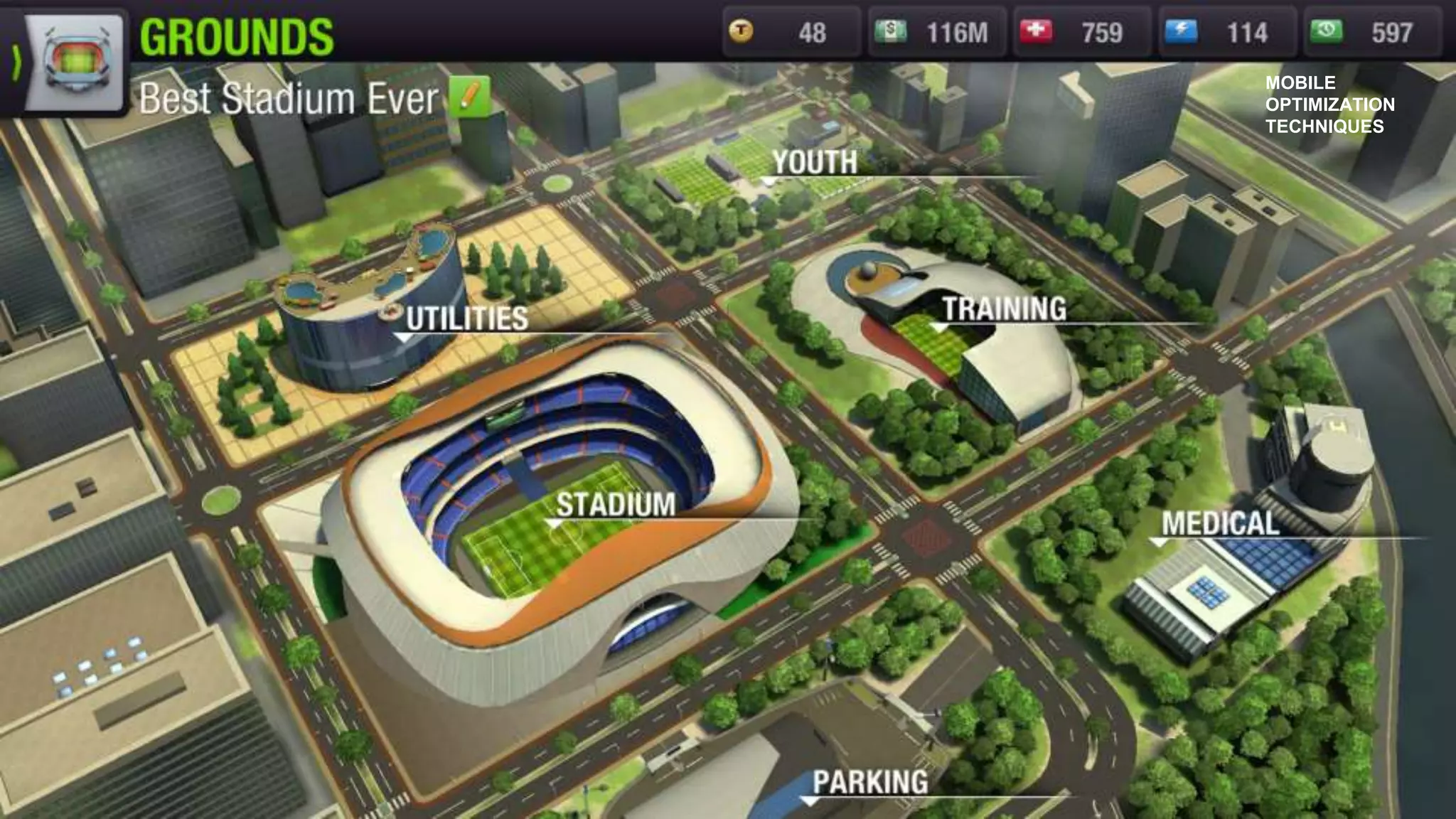Expand the green arrow side menu
1456x819 pixels.
pyautogui.click(x=16, y=63)
